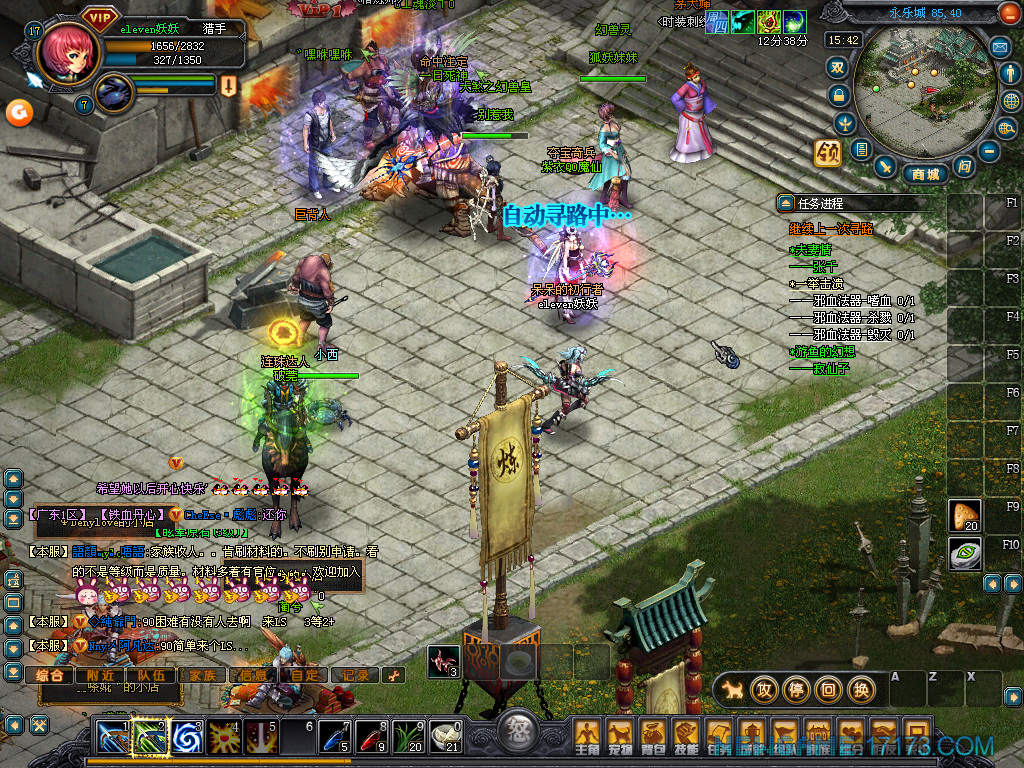The height and width of the screenshot is (768, 1024).
Task: Open the 背包 bag menu
Action: (x=653, y=737)
